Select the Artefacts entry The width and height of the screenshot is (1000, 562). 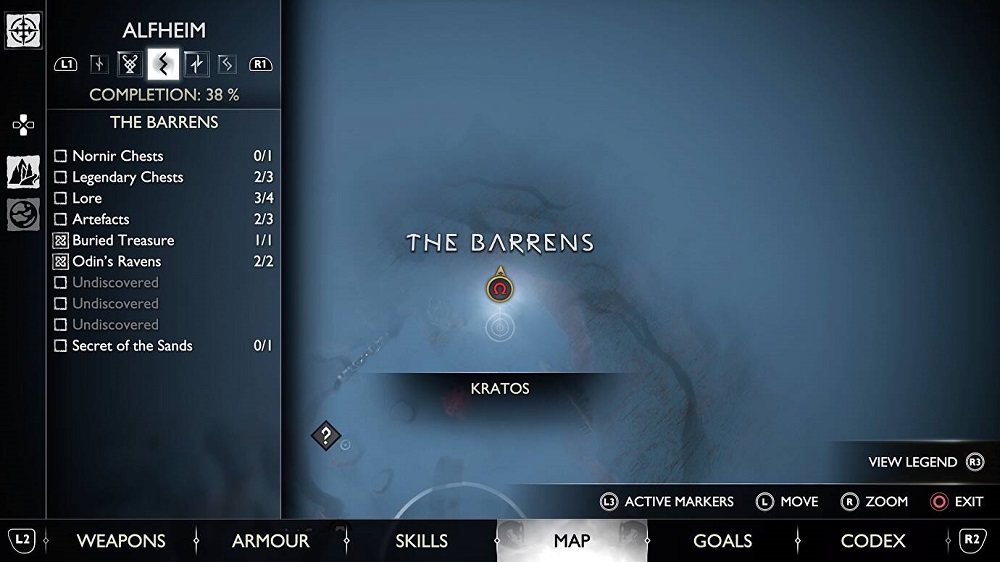101,219
